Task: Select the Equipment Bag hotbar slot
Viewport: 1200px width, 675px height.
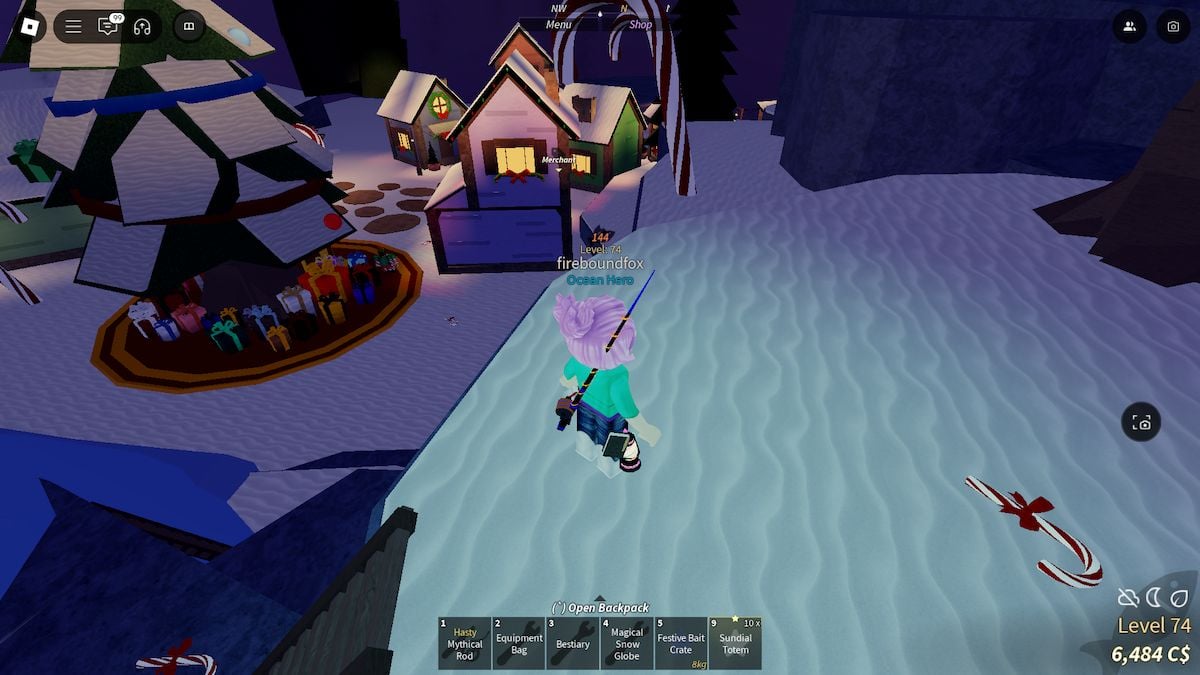Action: (x=518, y=643)
